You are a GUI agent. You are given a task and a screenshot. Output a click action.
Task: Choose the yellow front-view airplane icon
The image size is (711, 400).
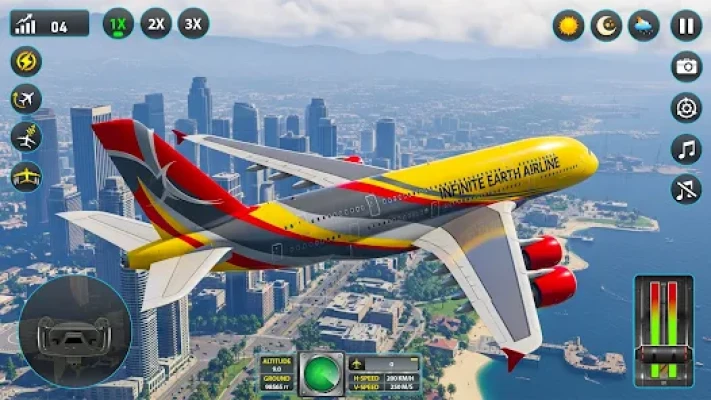pyautogui.click(x=26, y=176)
